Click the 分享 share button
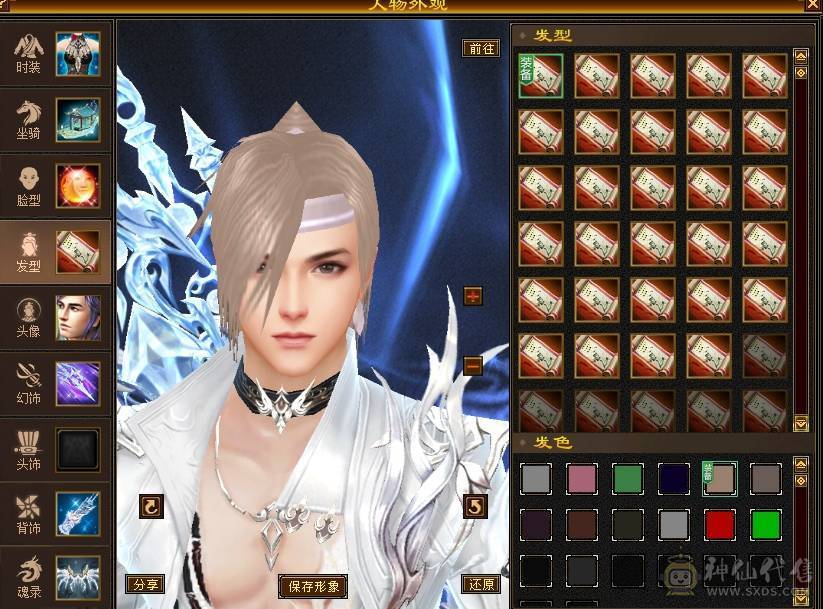823x609 pixels. point(145,584)
